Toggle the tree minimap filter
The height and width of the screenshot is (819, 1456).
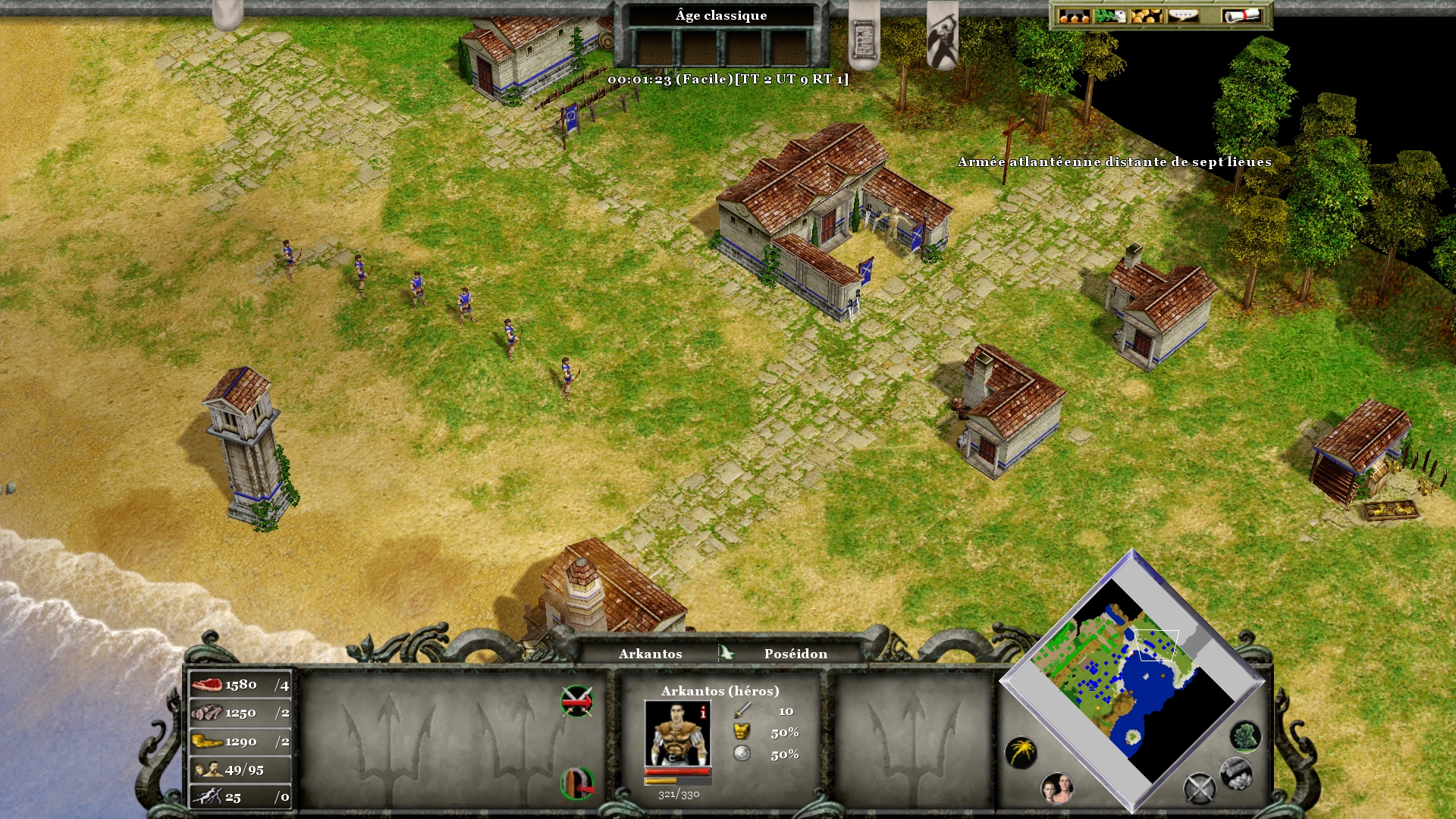click(x=1245, y=736)
